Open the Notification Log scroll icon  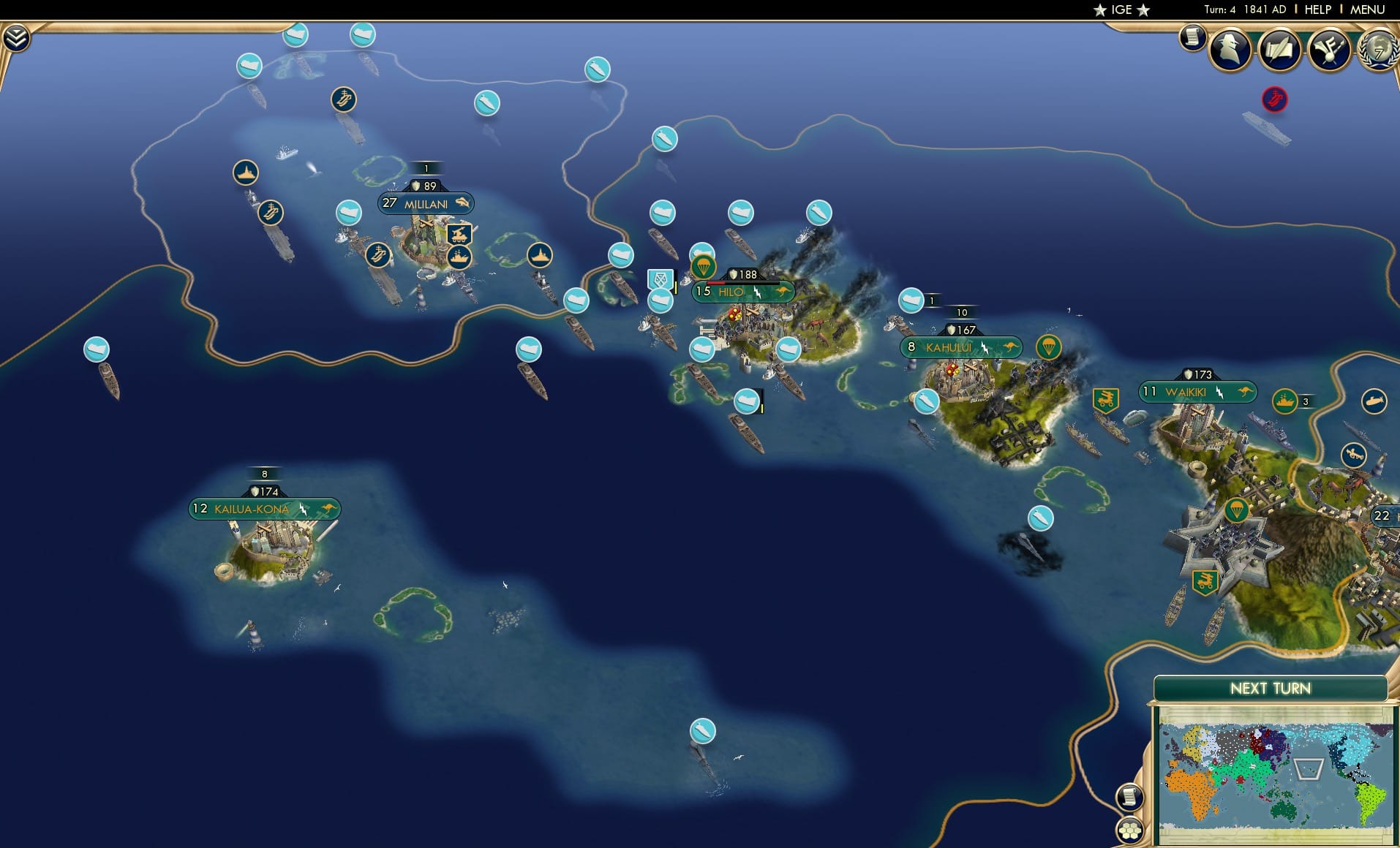coord(1193,37)
